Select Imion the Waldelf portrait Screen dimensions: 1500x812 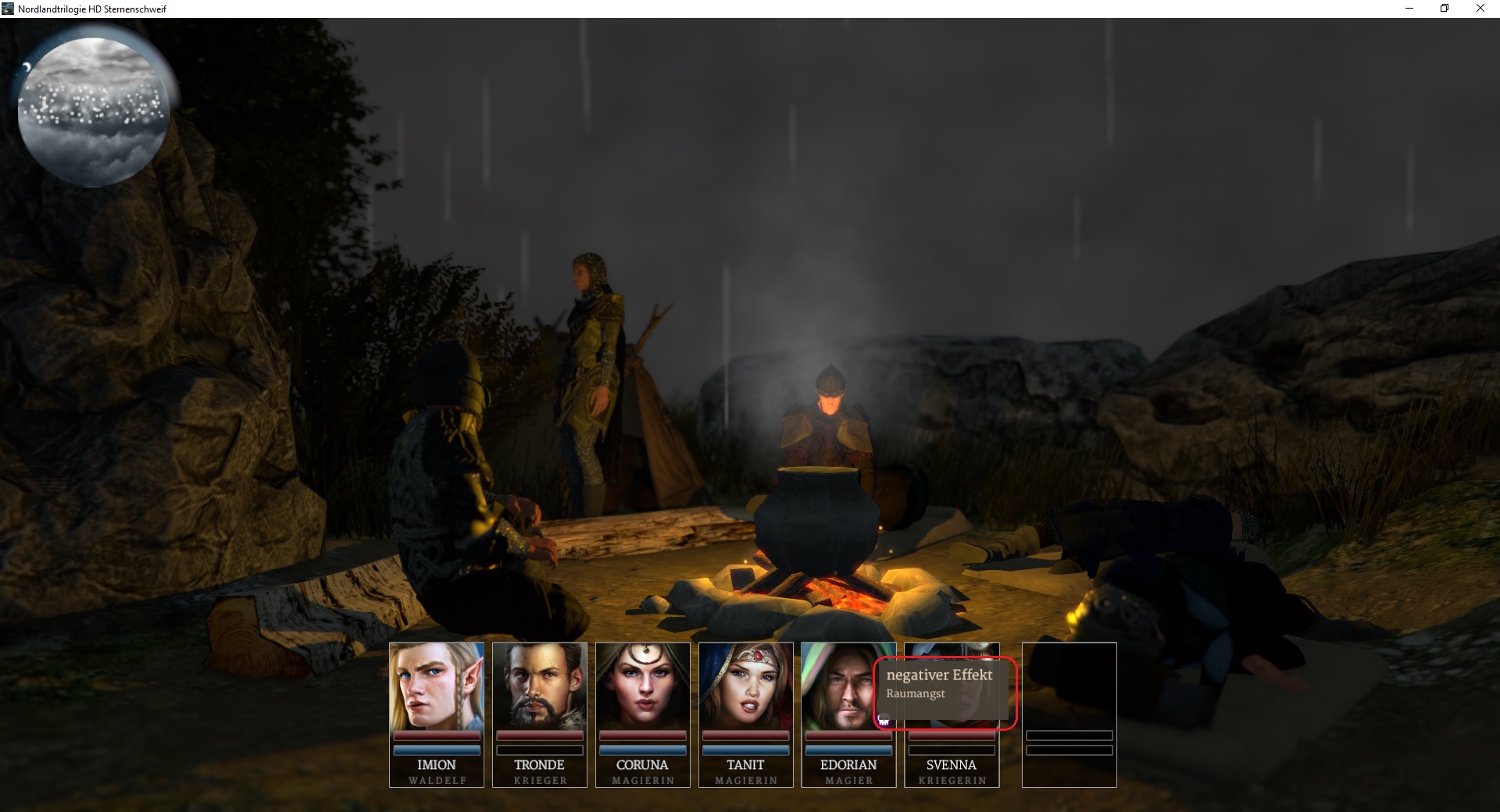(436, 686)
